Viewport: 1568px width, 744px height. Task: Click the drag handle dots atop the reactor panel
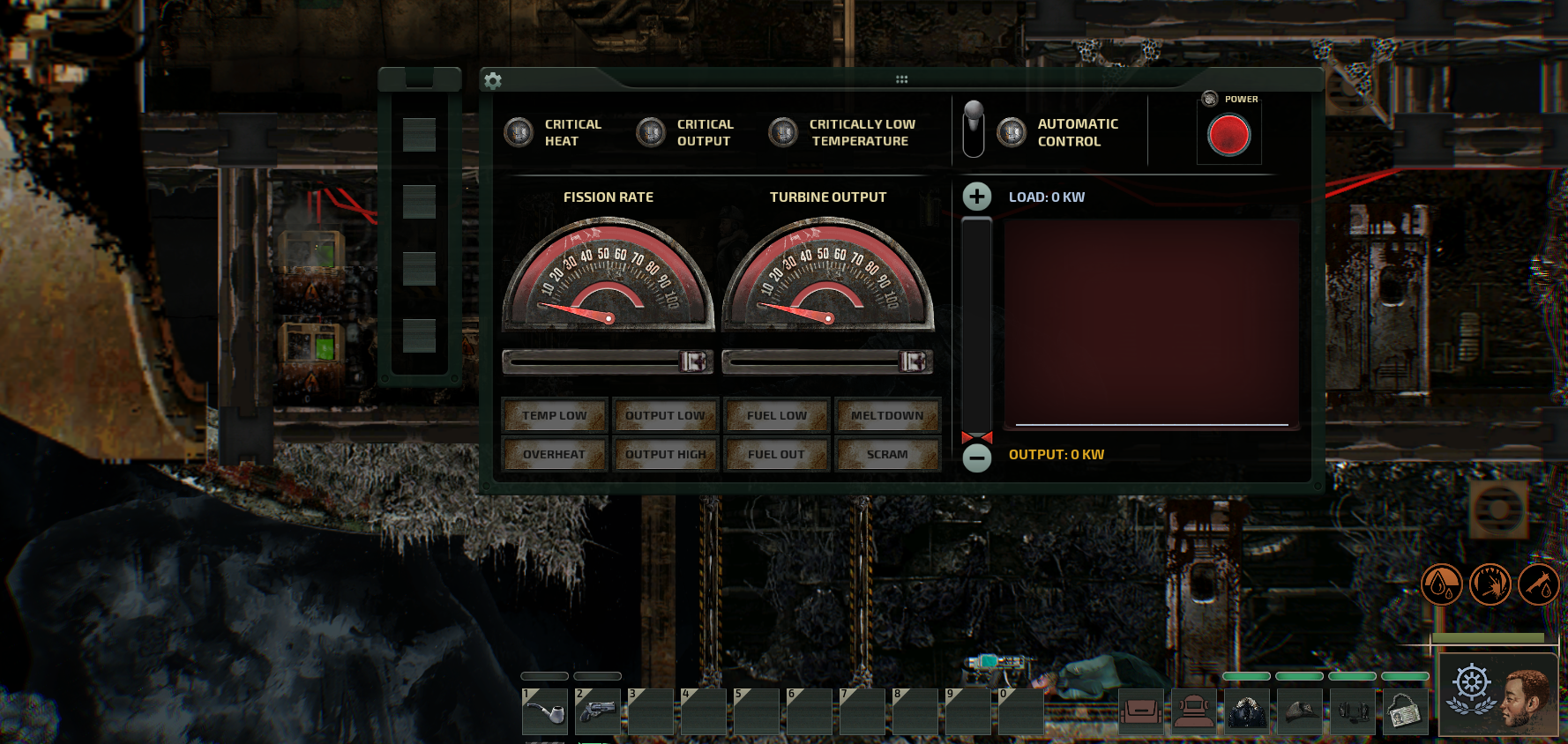point(901,78)
